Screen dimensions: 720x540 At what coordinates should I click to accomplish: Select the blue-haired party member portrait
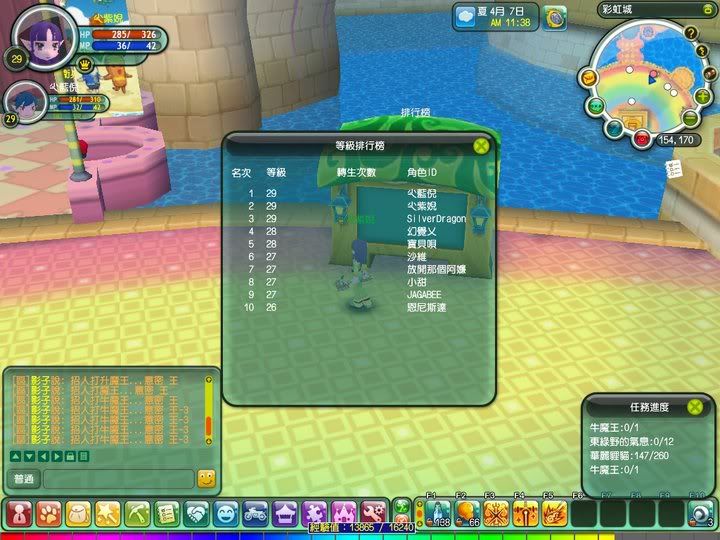click(27, 101)
